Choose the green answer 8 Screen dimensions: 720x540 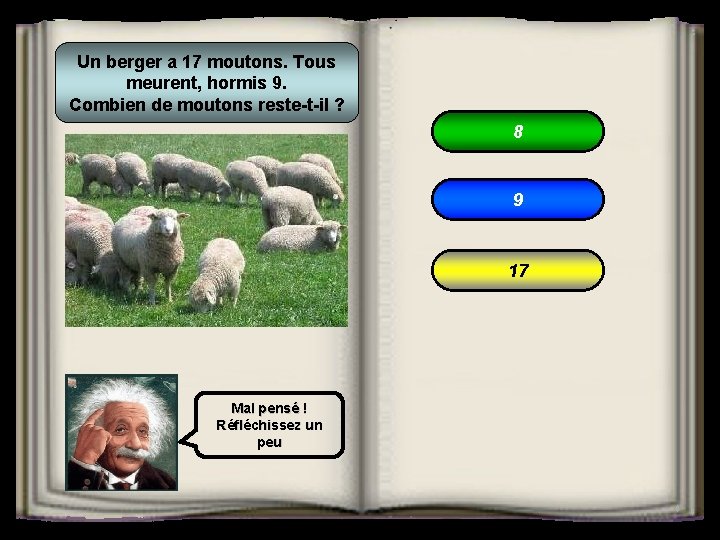tap(518, 131)
